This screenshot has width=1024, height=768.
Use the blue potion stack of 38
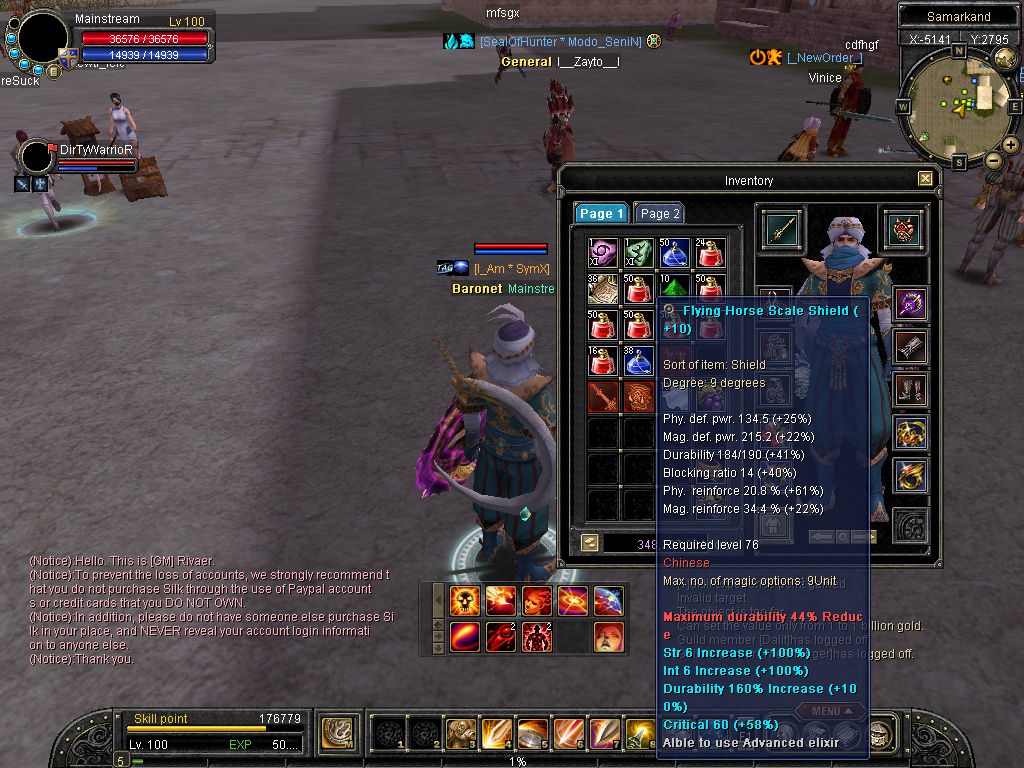(x=638, y=360)
